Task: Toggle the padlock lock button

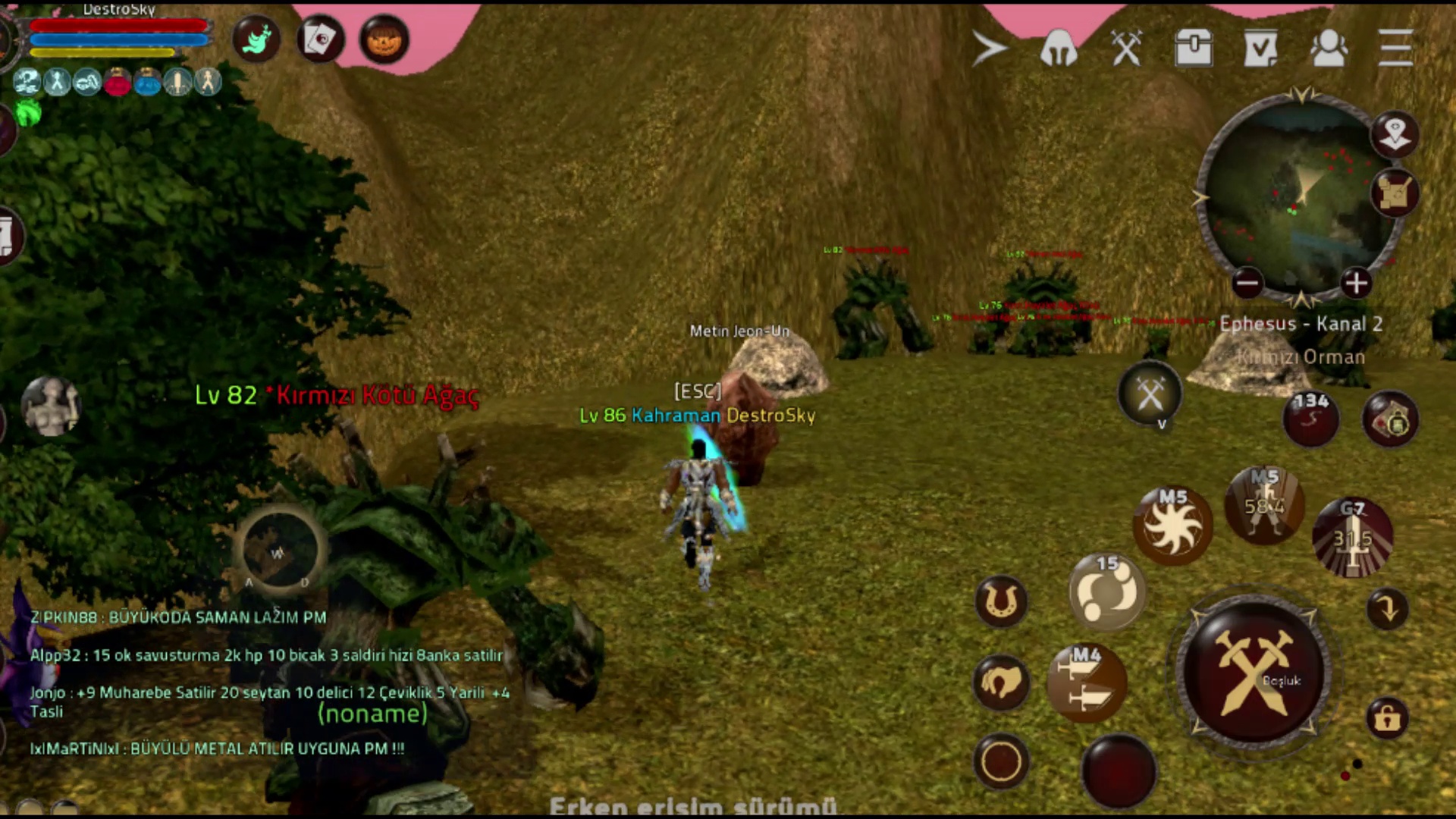Action: [1387, 717]
